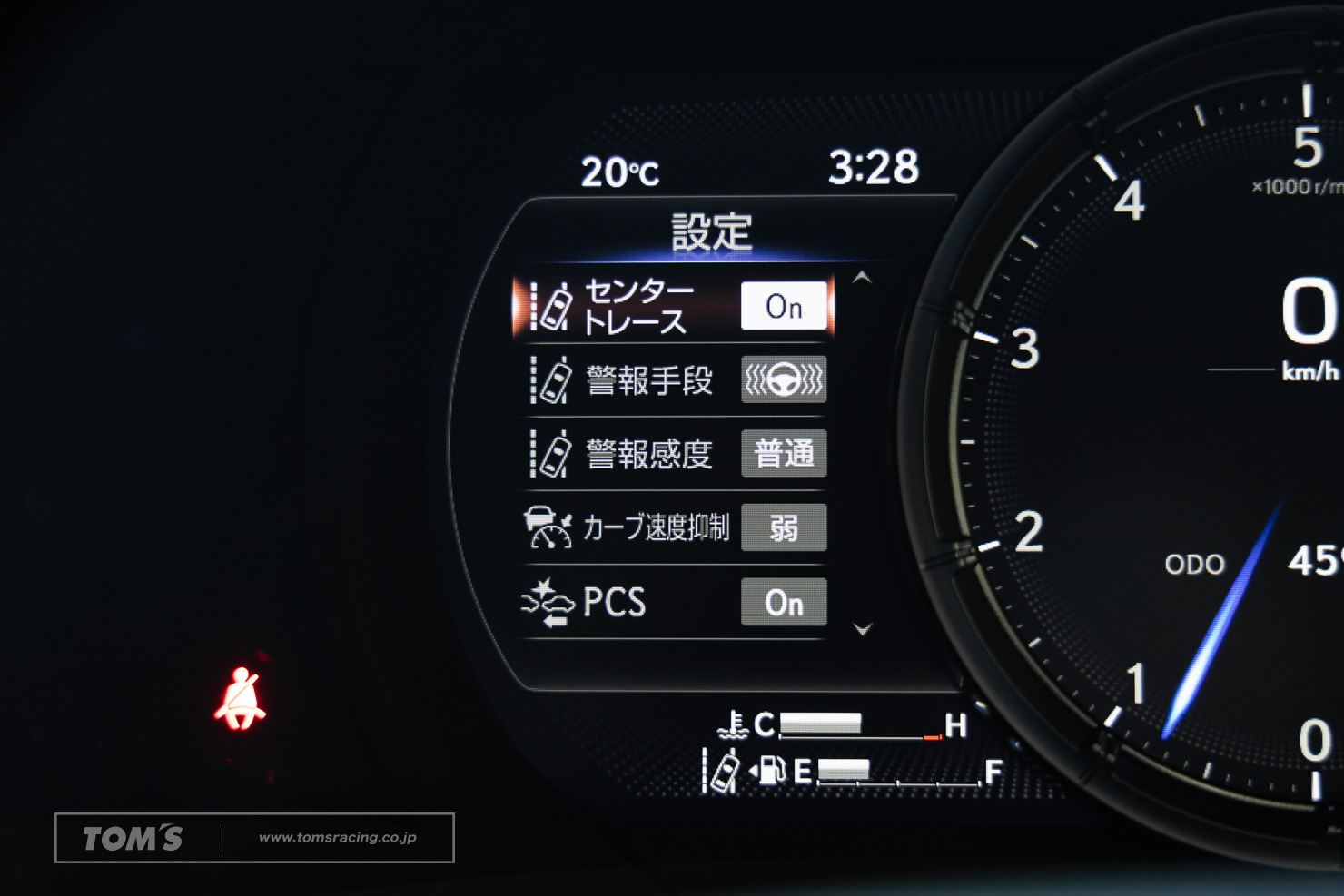Select the センタートレース settings row
The width and height of the screenshot is (1344, 896).
[x=636, y=307]
